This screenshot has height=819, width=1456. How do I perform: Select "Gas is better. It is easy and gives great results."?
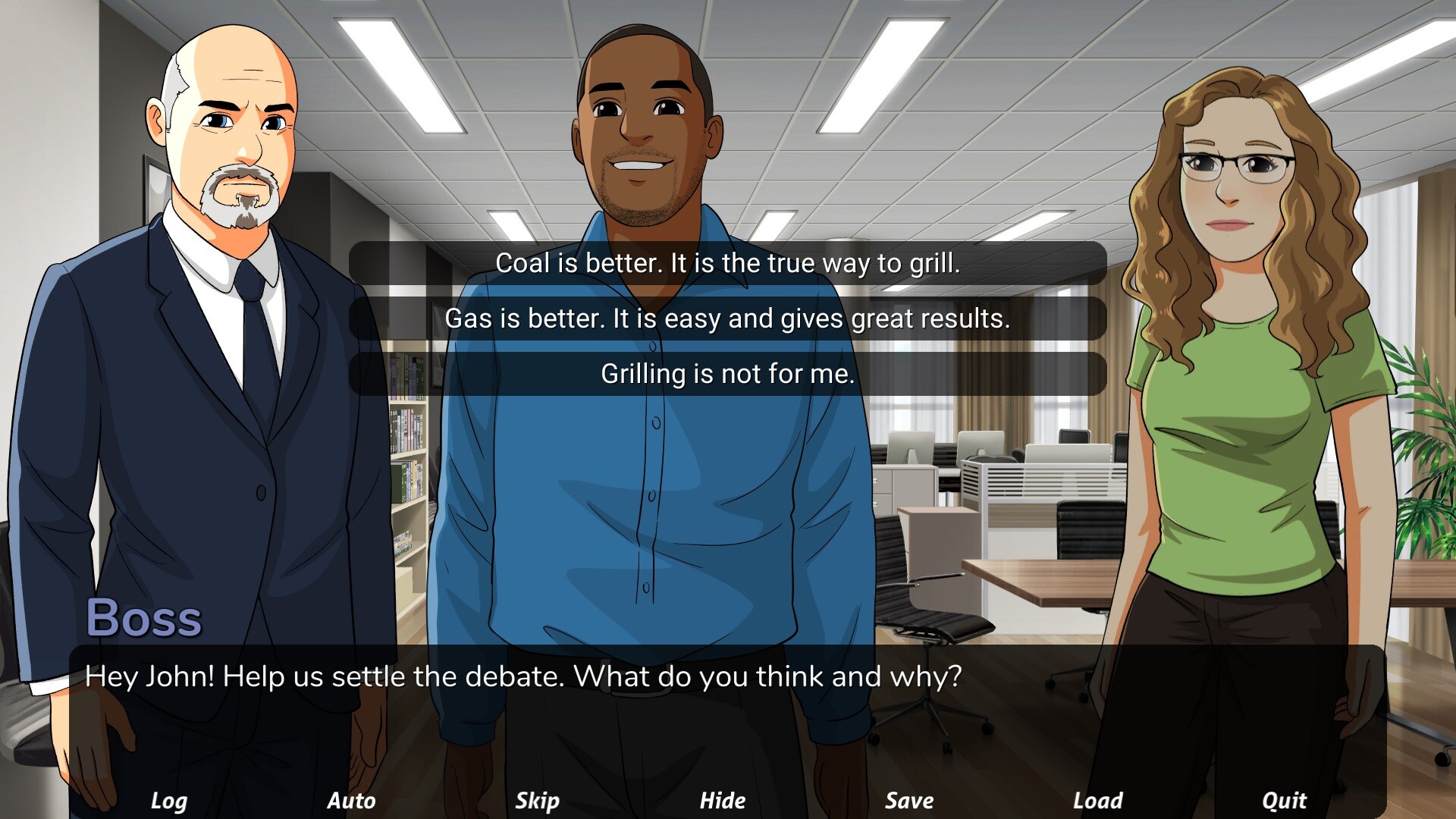click(727, 318)
